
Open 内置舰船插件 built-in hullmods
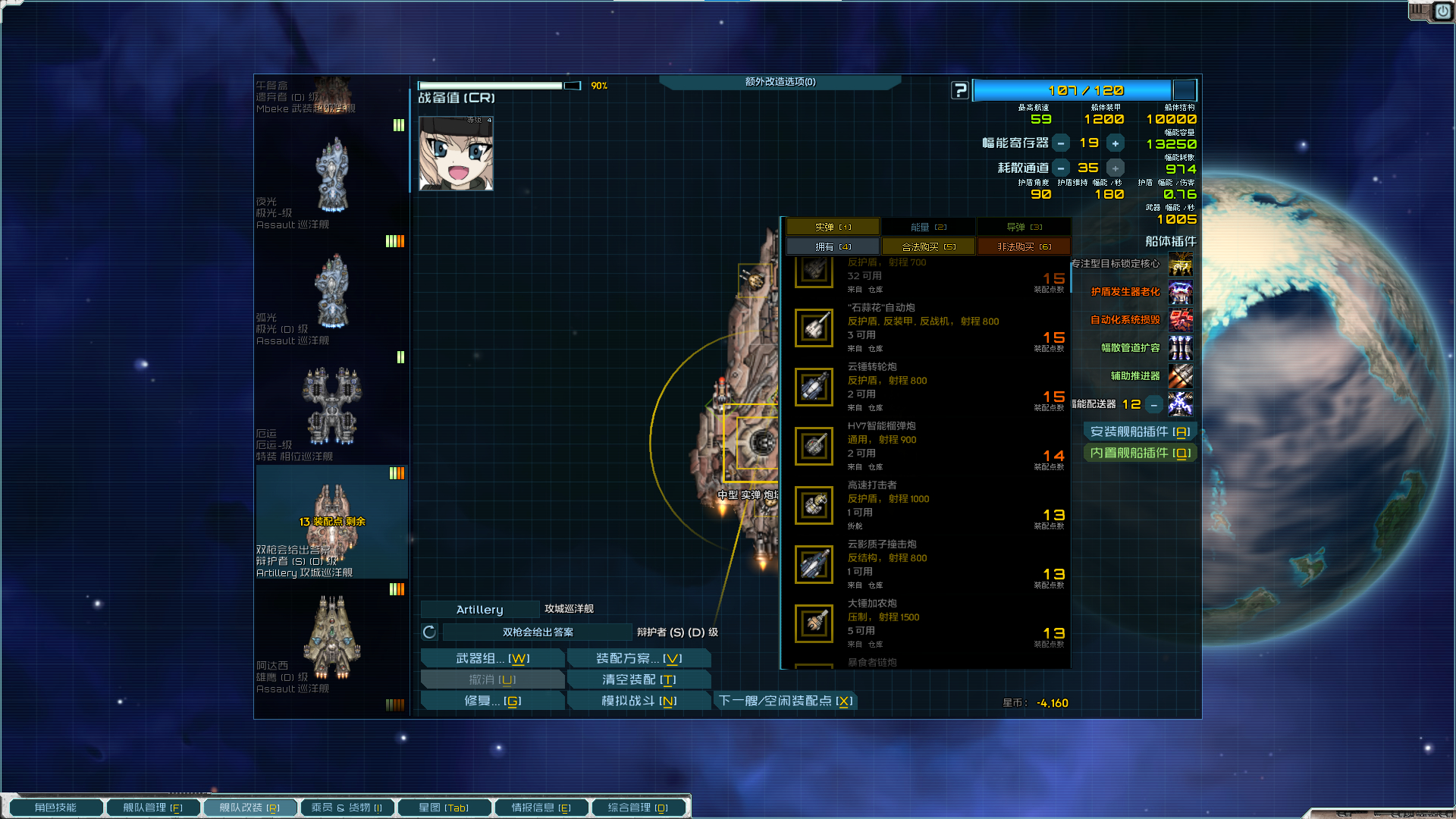1140,453
